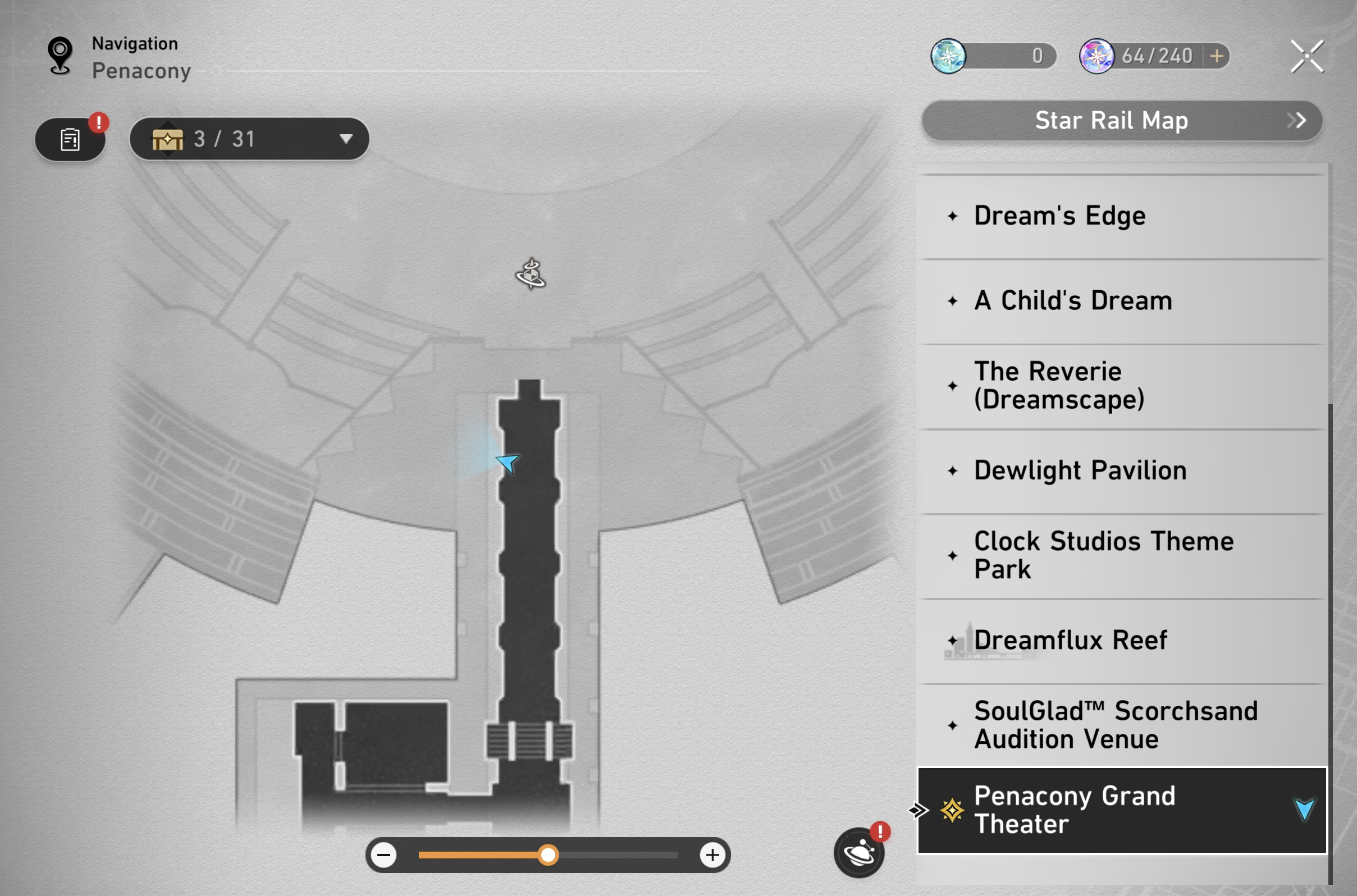Expand the Penacony Grand Theater entry
The image size is (1357, 896).
(1304, 810)
